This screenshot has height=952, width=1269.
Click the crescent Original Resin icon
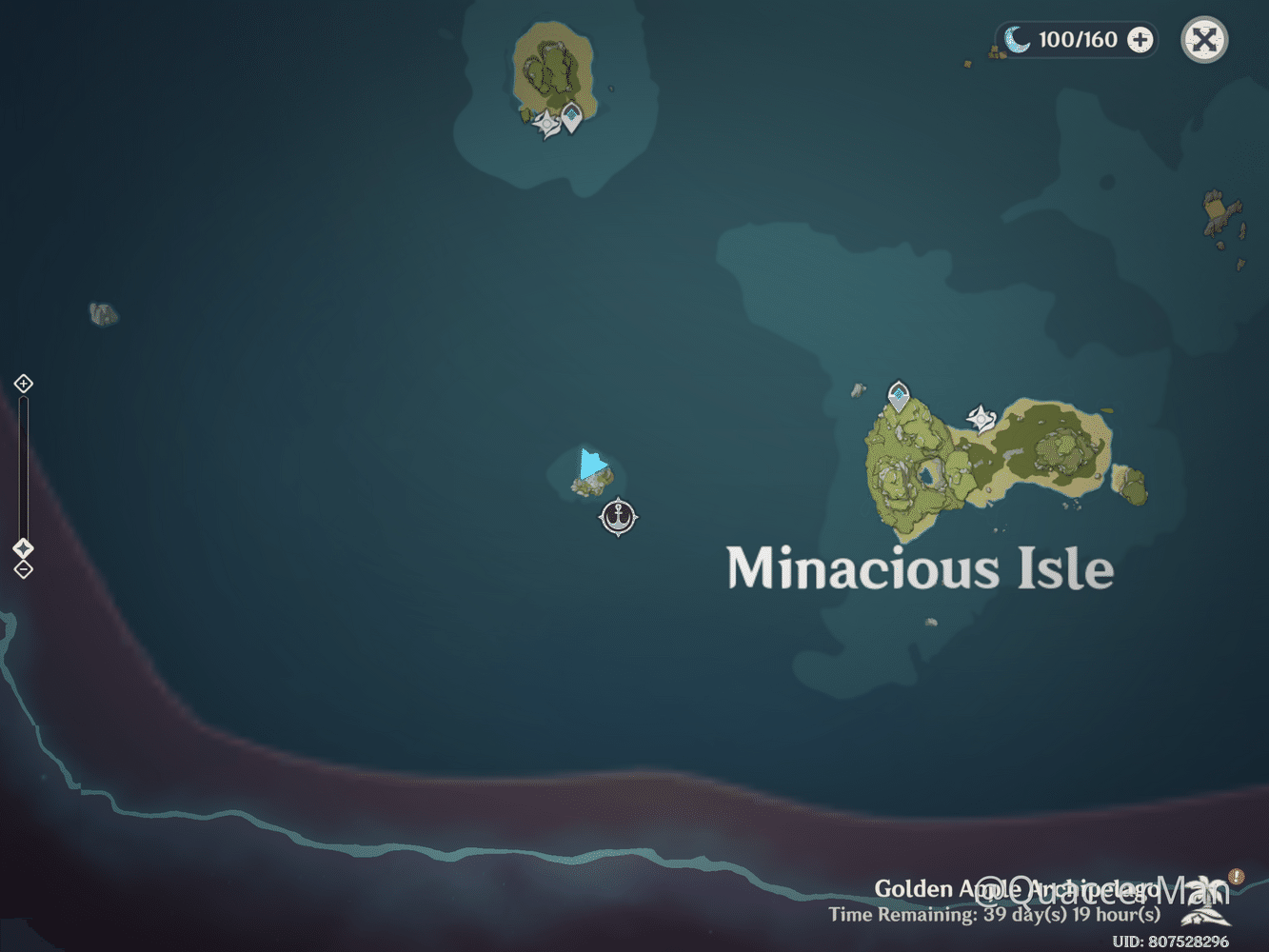(x=1018, y=39)
